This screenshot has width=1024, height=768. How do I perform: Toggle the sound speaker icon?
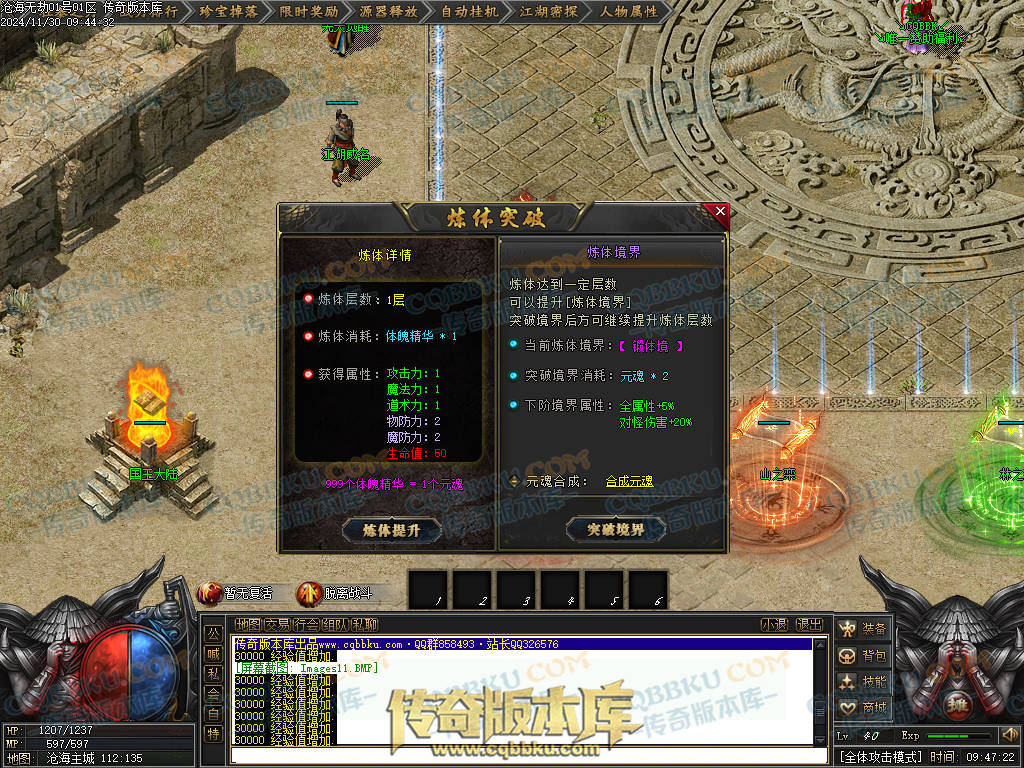tap(1010, 736)
